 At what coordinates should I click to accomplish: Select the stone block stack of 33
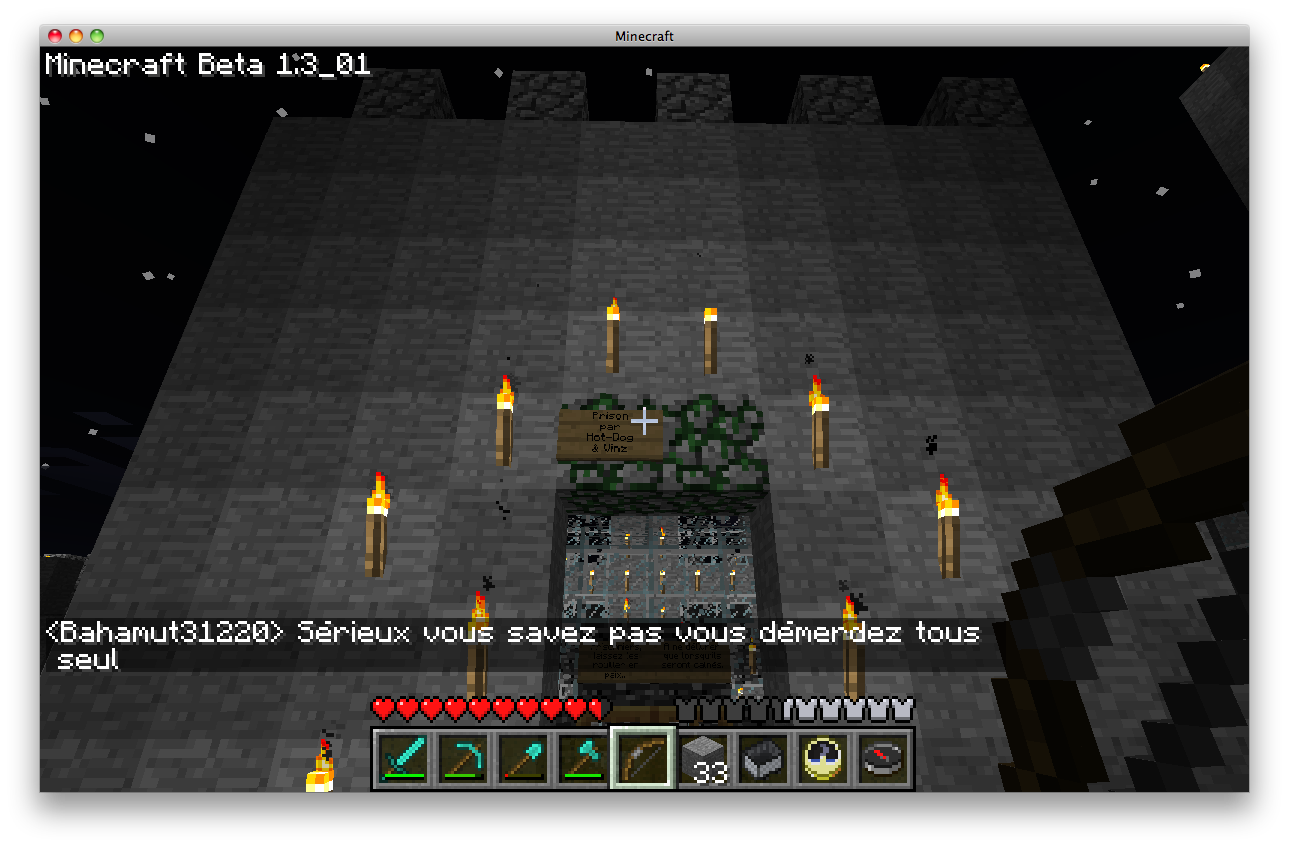703,757
